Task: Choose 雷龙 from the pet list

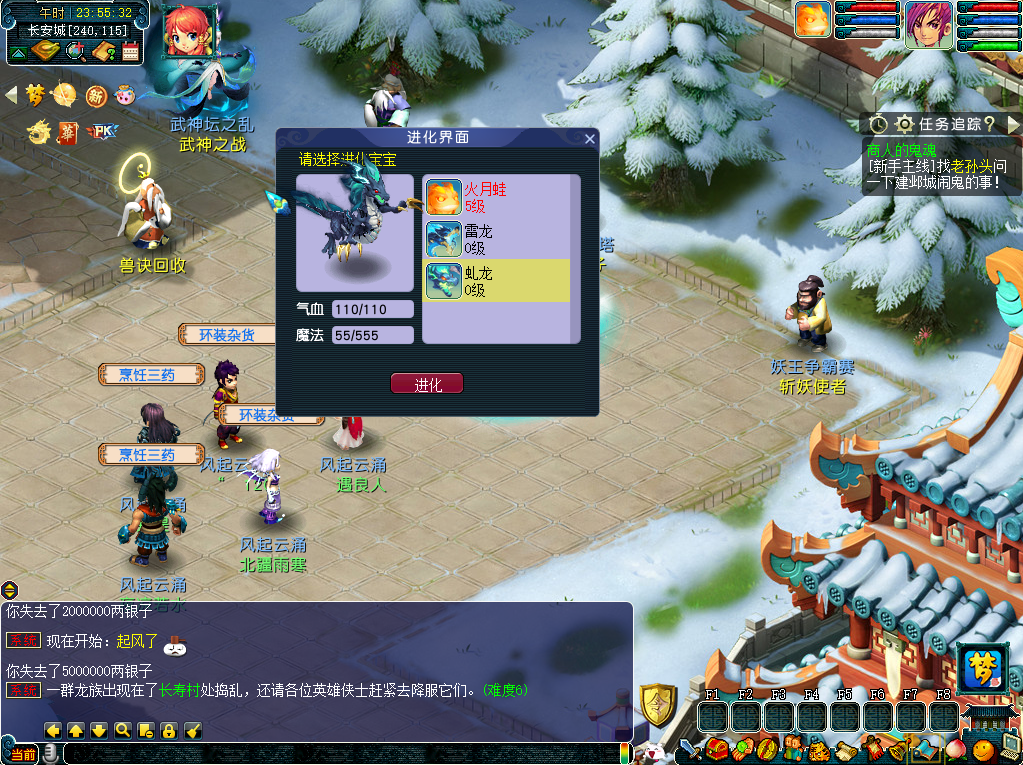Action: coord(496,239)
